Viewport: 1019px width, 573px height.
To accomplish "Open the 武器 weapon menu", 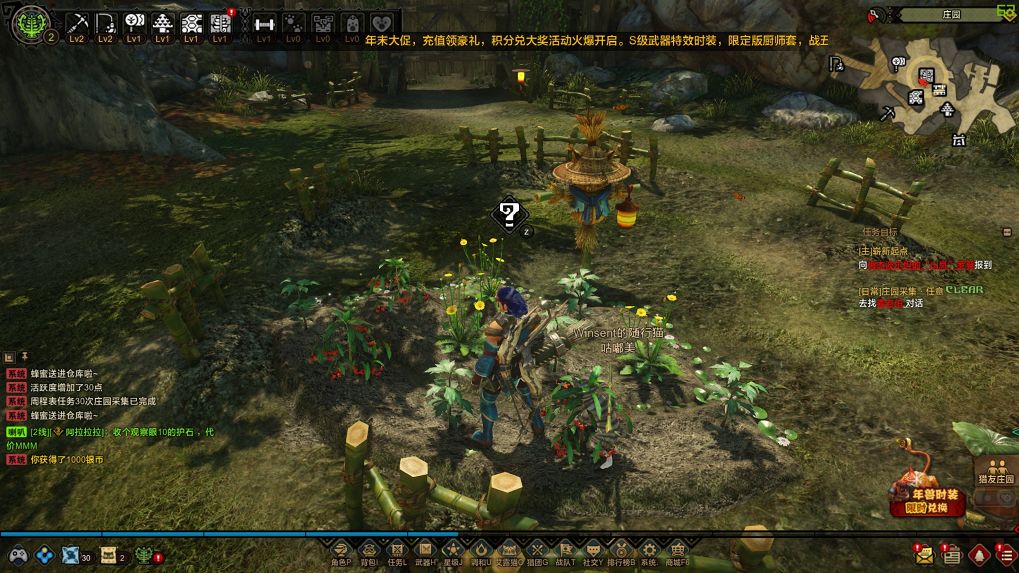I will 425,551.
